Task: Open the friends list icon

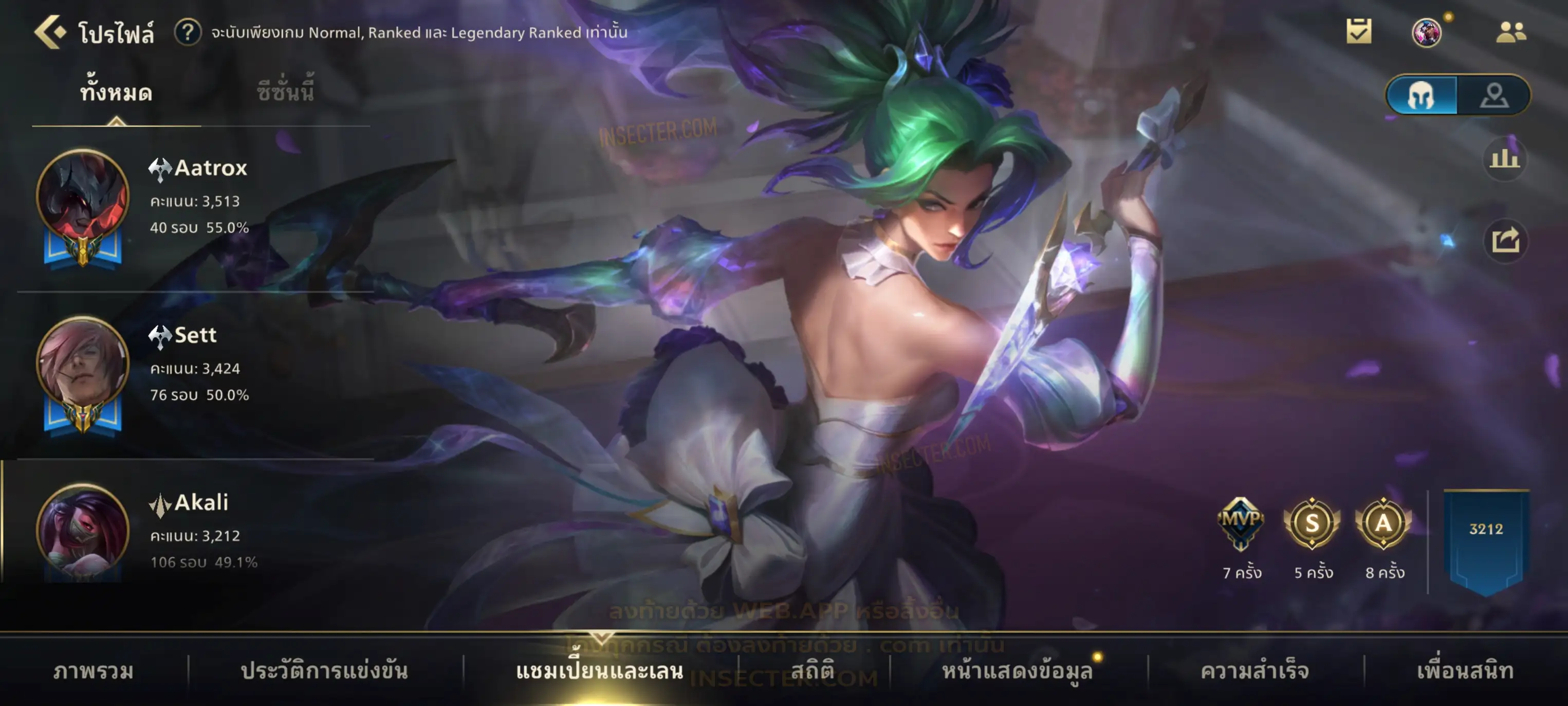Action: [1510, 32]
